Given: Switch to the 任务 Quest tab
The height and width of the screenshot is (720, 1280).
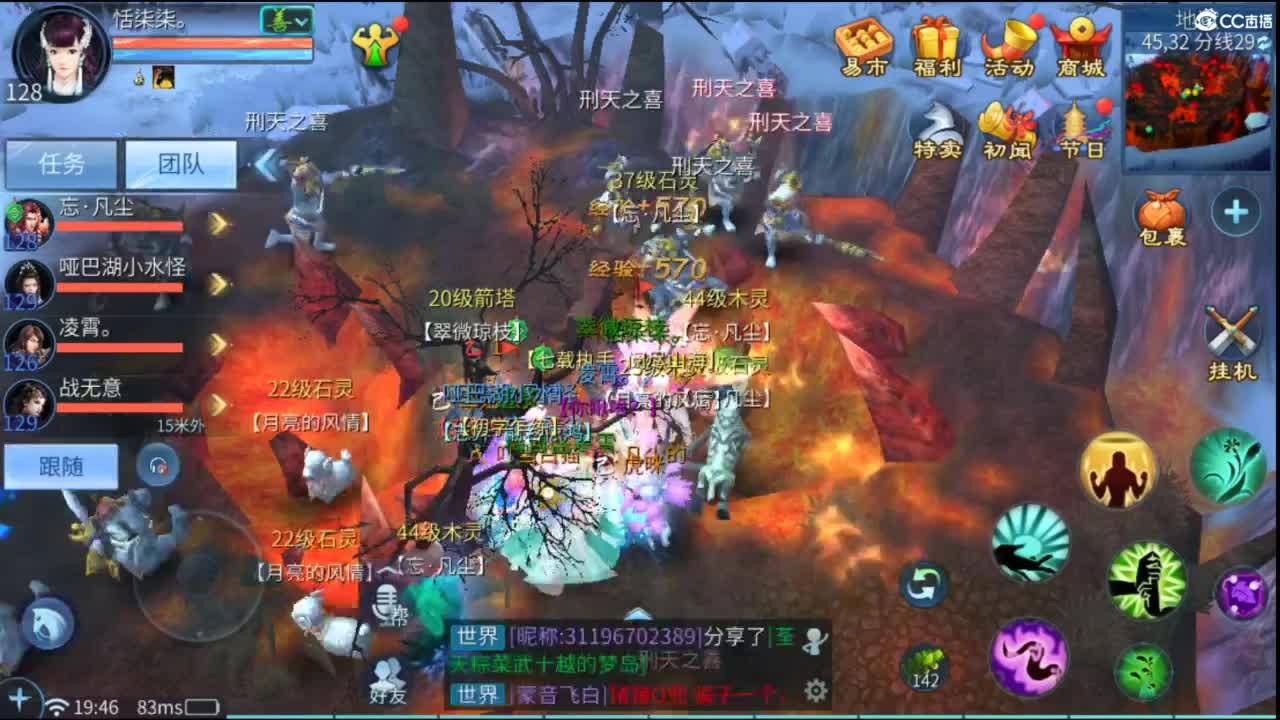Looking at the screenshot, I should 62,164.
